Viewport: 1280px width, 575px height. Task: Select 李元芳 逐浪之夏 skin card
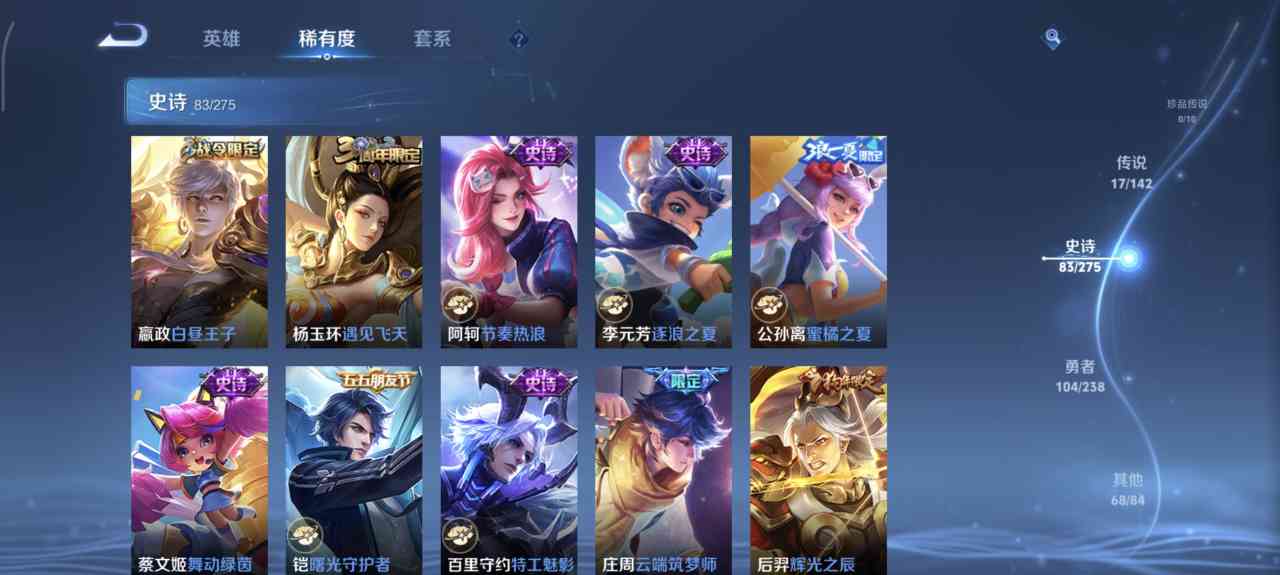click(x=663, y=242)
